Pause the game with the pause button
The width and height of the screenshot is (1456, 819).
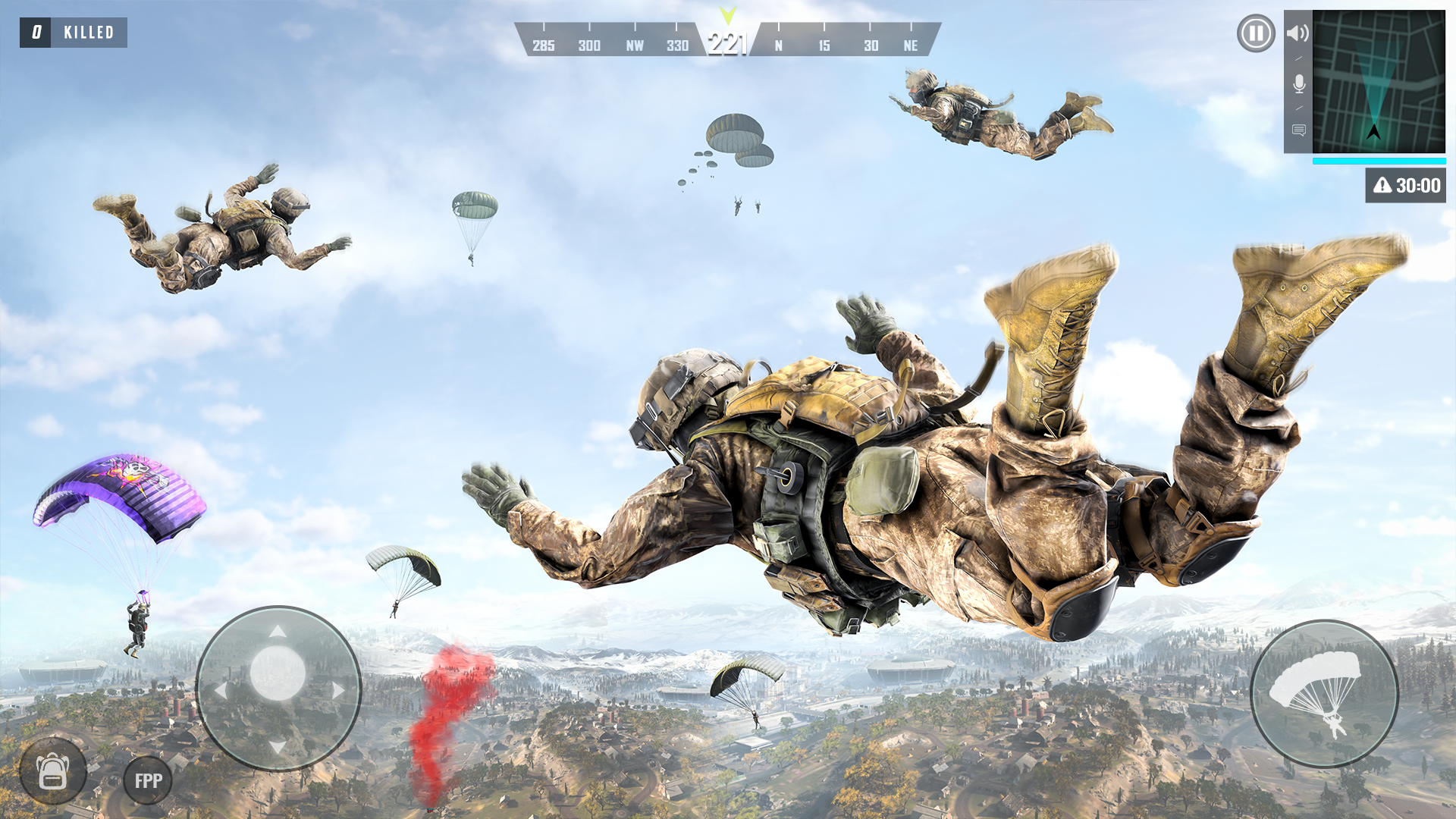pyautogui.click(x=1256, y=34)
